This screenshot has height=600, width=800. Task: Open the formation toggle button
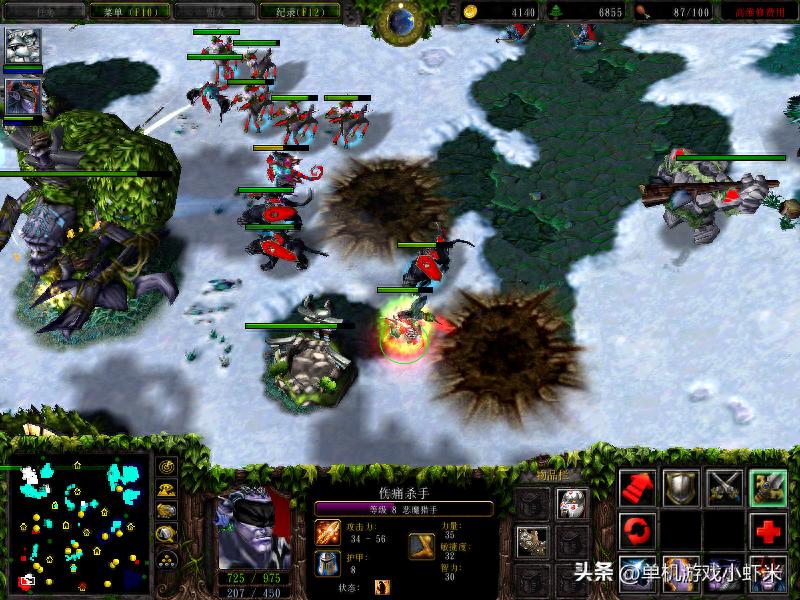coord(167,558)
